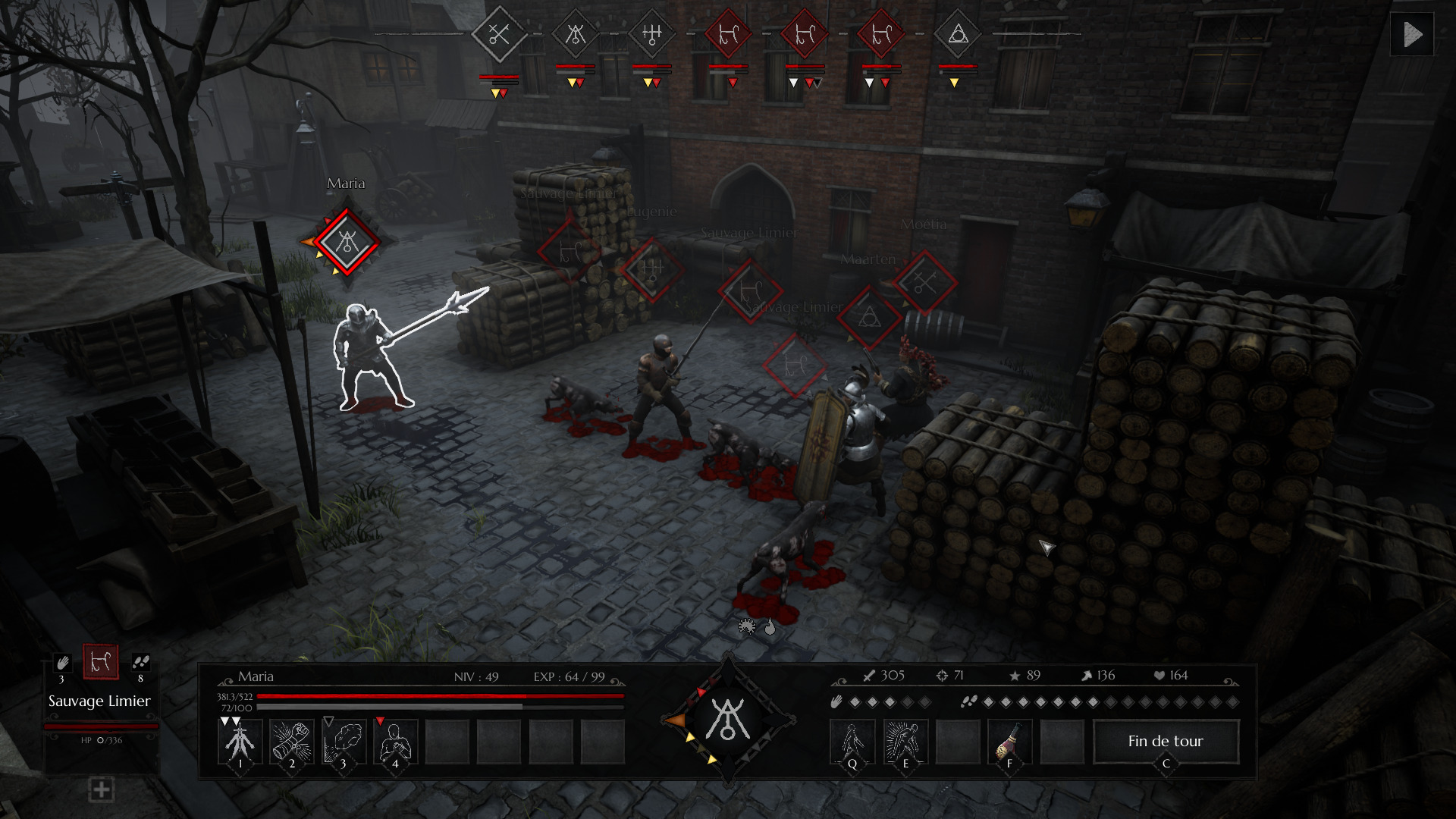1456x819 pixels.
Task: Click Maria's diamond marker above her character
Action: [347, 243]
